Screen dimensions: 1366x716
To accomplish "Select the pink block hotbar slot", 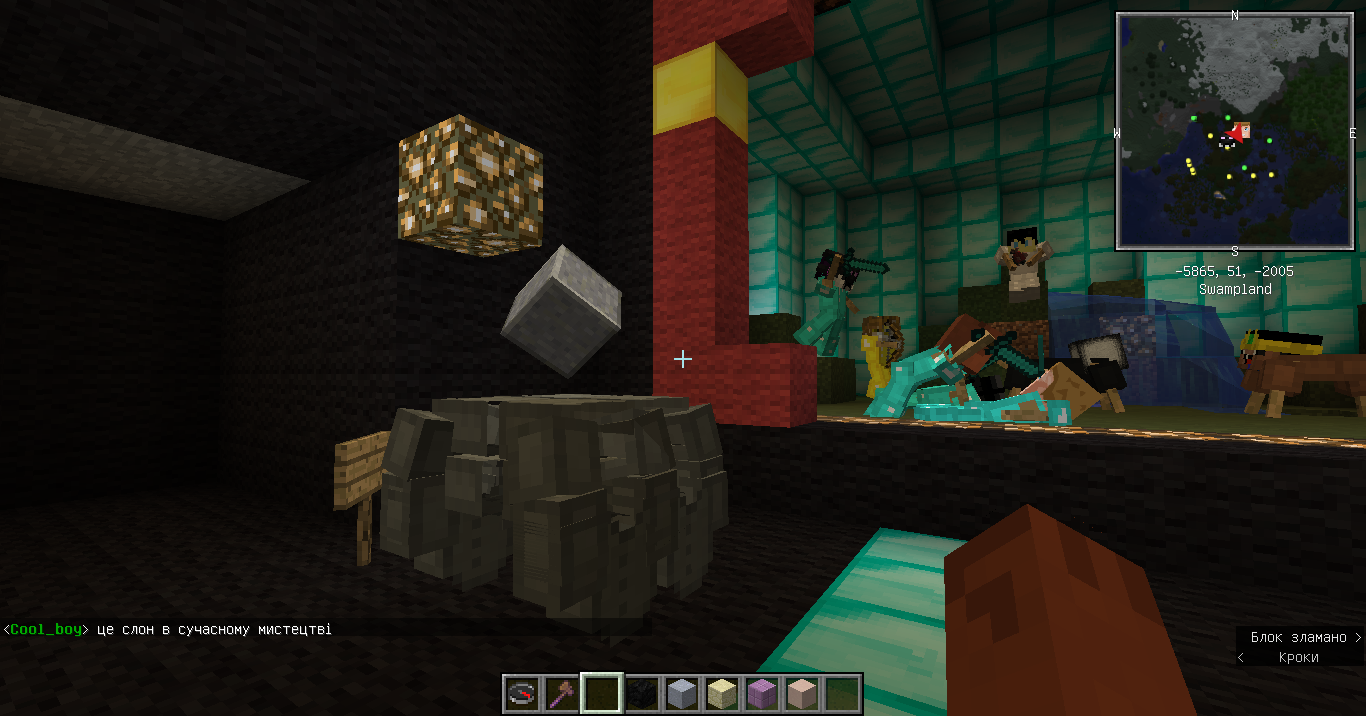I will coord(802,693).
